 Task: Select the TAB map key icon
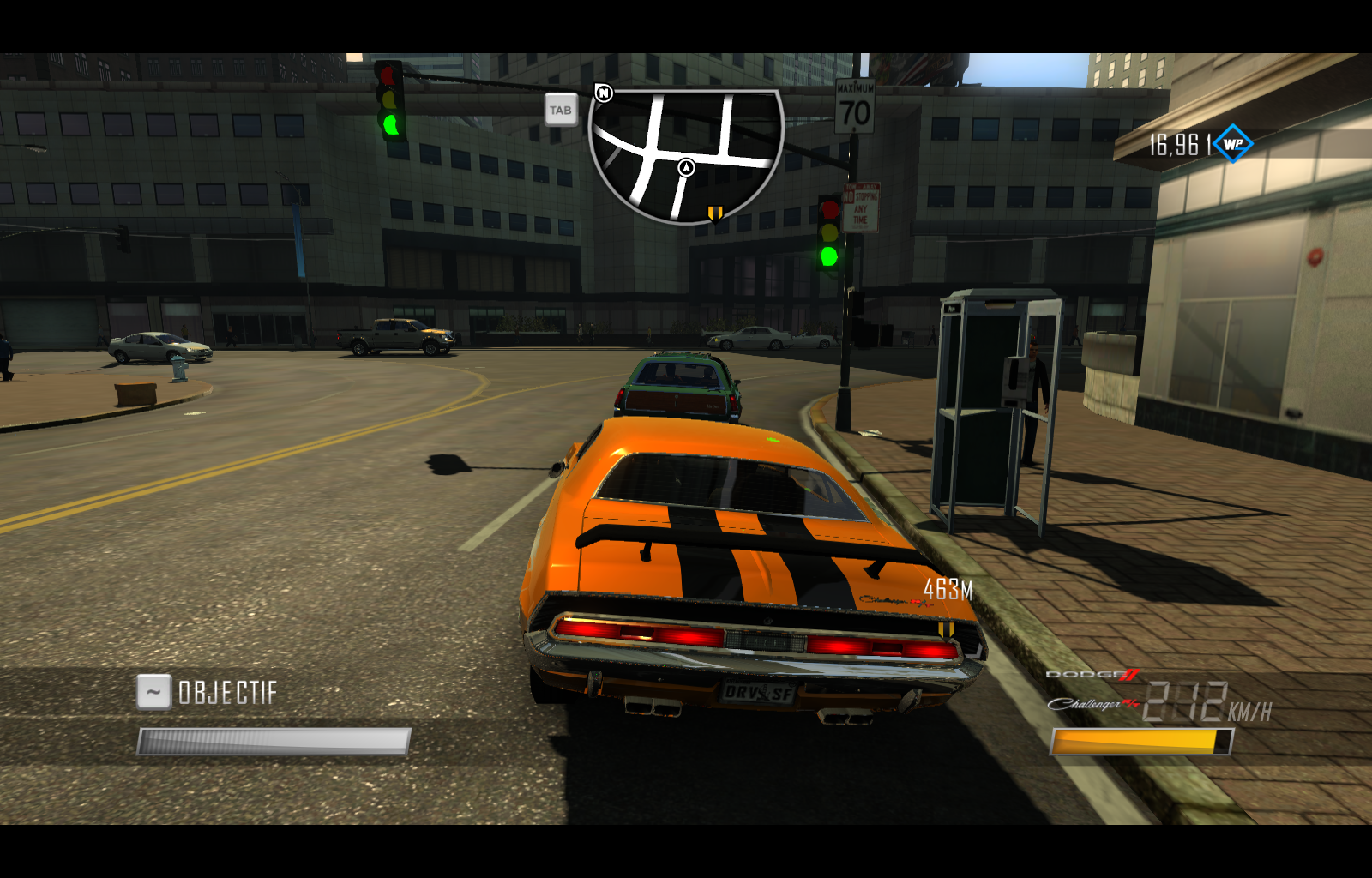pyautogui.click(x=562, y=110)
